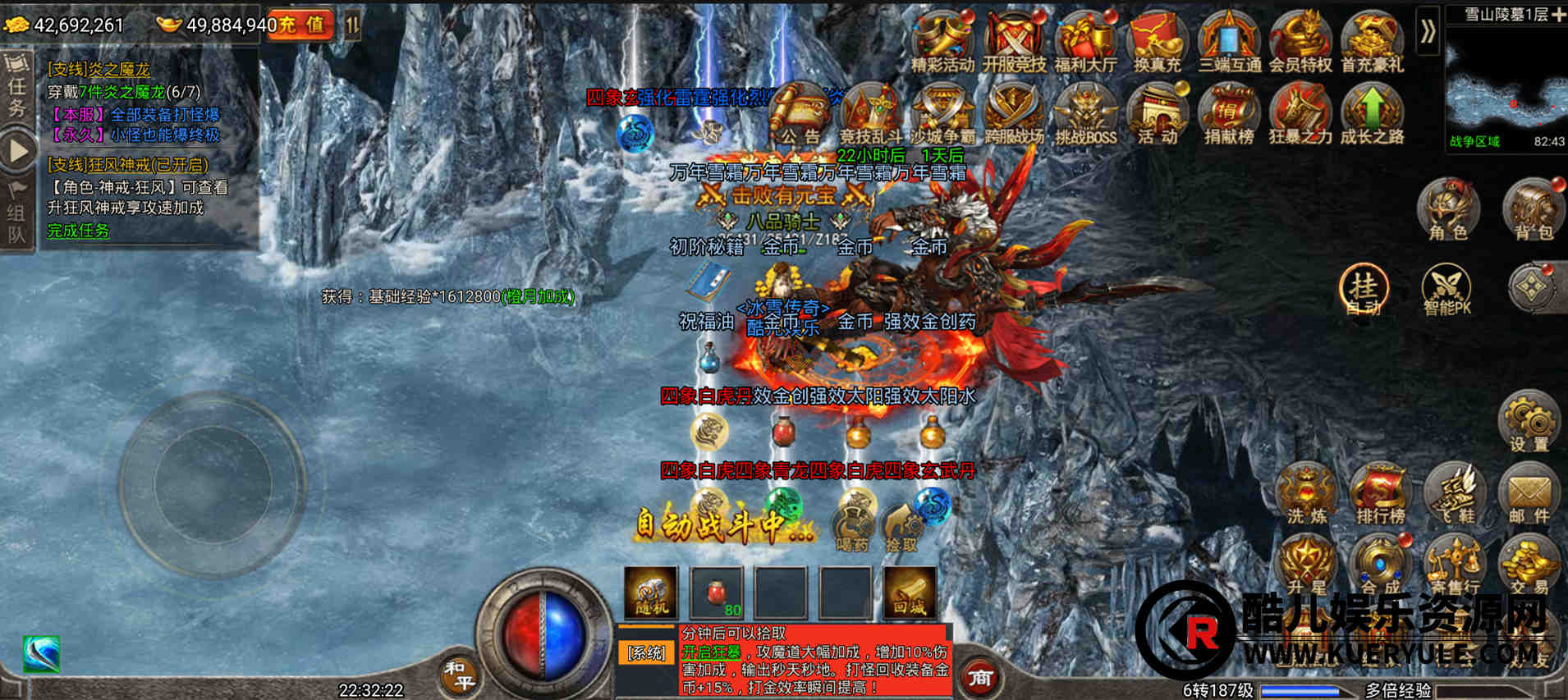The height and width of the screenshot is (700, 1568).
Task: Toggle the 挂机 auto-battle button
Action: click(1364, 290)
